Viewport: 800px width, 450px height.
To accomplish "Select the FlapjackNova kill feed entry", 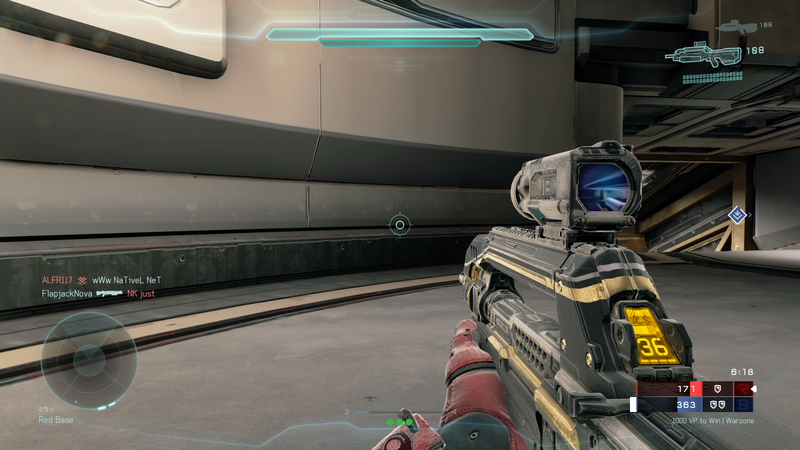I will coord(98,294).
